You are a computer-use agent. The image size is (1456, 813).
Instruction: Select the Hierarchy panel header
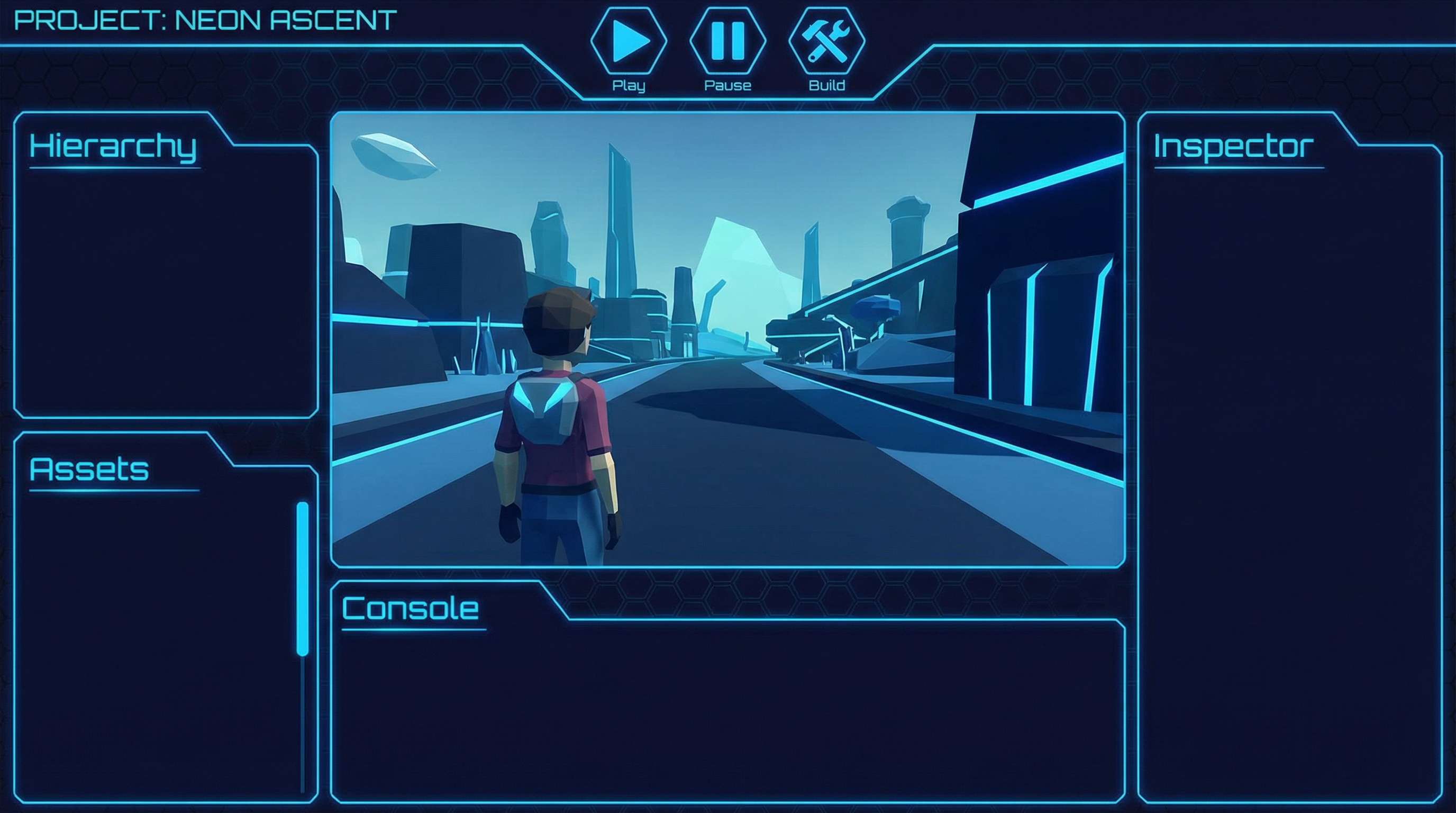coord(113,147)
